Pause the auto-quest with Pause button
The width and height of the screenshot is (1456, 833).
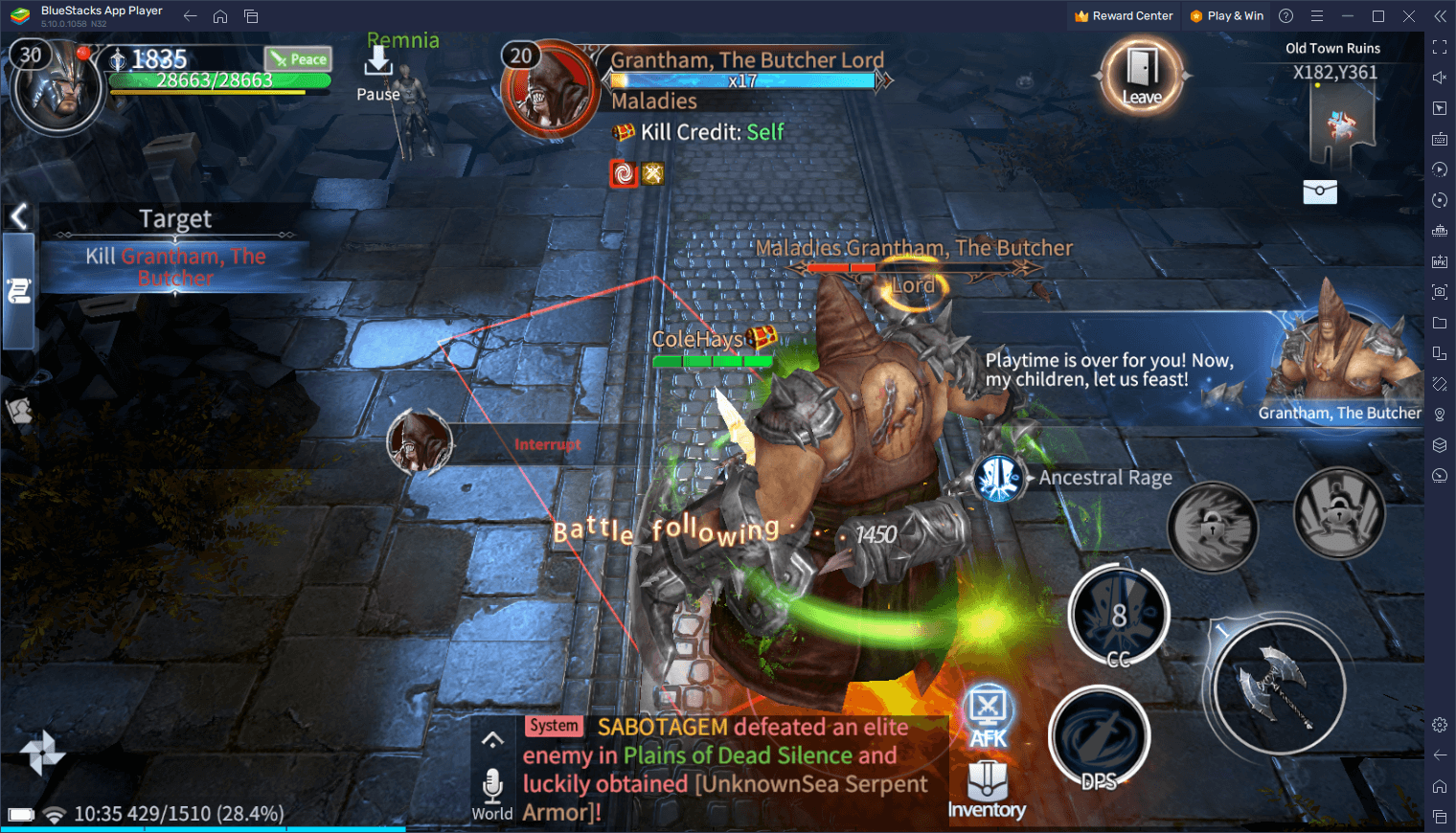pos(378,73)
